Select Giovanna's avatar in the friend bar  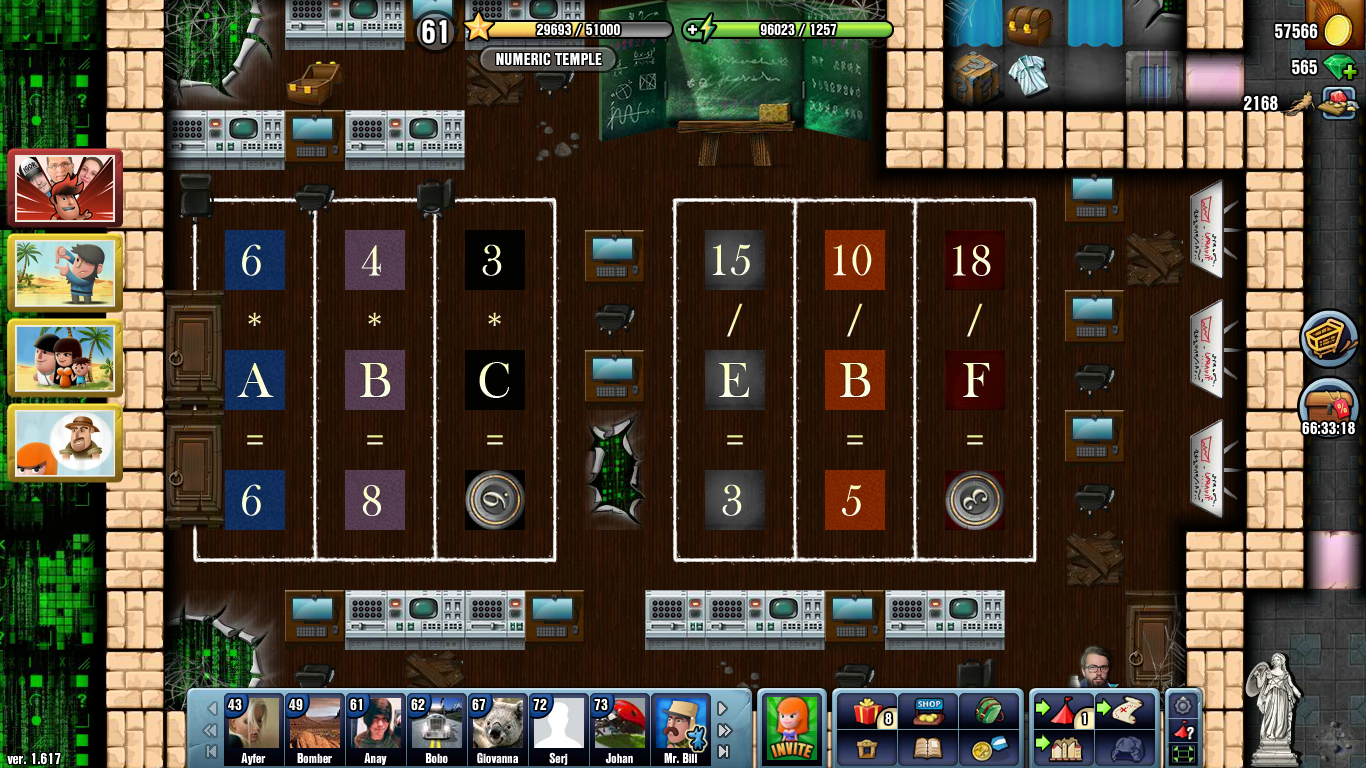click(x=497, y=722)
